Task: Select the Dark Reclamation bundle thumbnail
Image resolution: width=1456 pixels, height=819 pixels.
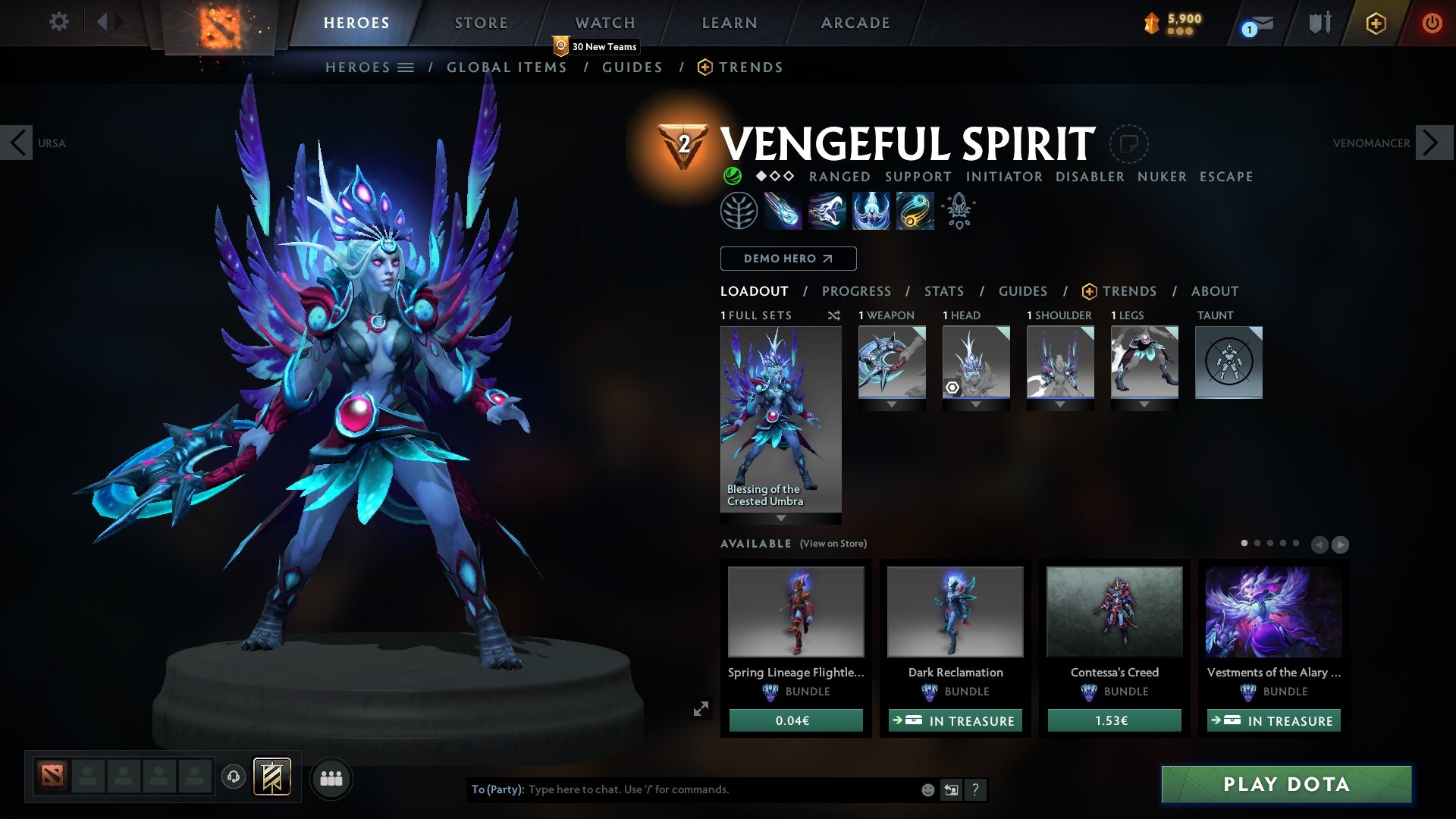Action: [954, 611]
